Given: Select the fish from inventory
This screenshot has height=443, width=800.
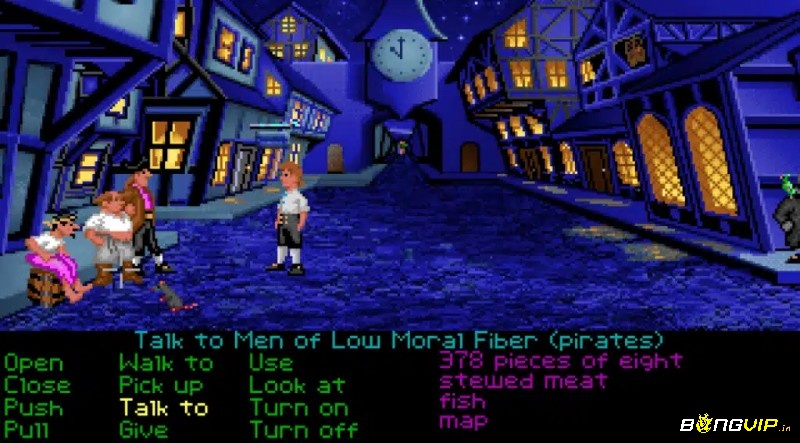Looking at the screenshot, I should point(462,401).
